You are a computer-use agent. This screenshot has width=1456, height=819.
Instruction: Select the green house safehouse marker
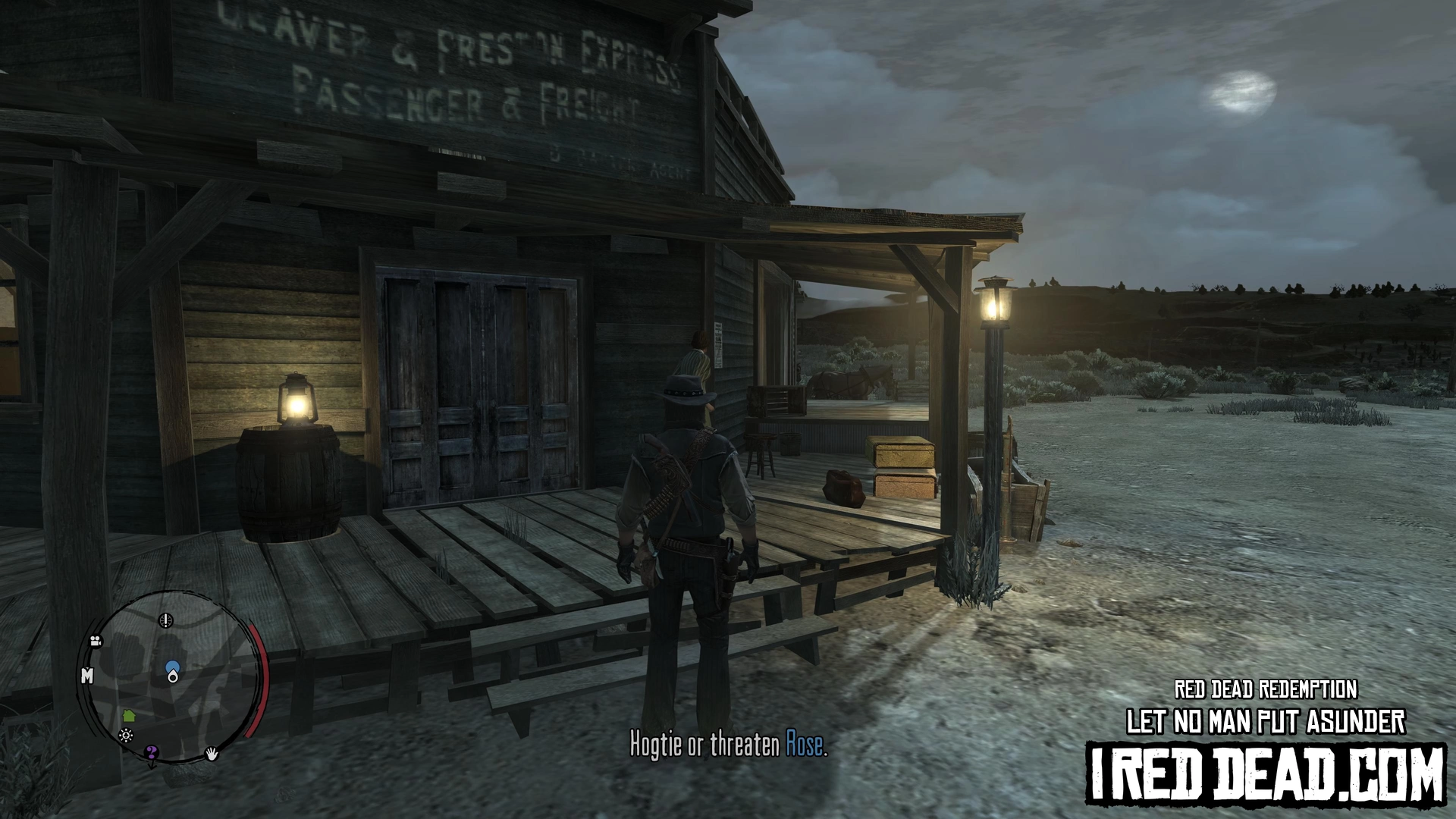[x=128, y=715]
